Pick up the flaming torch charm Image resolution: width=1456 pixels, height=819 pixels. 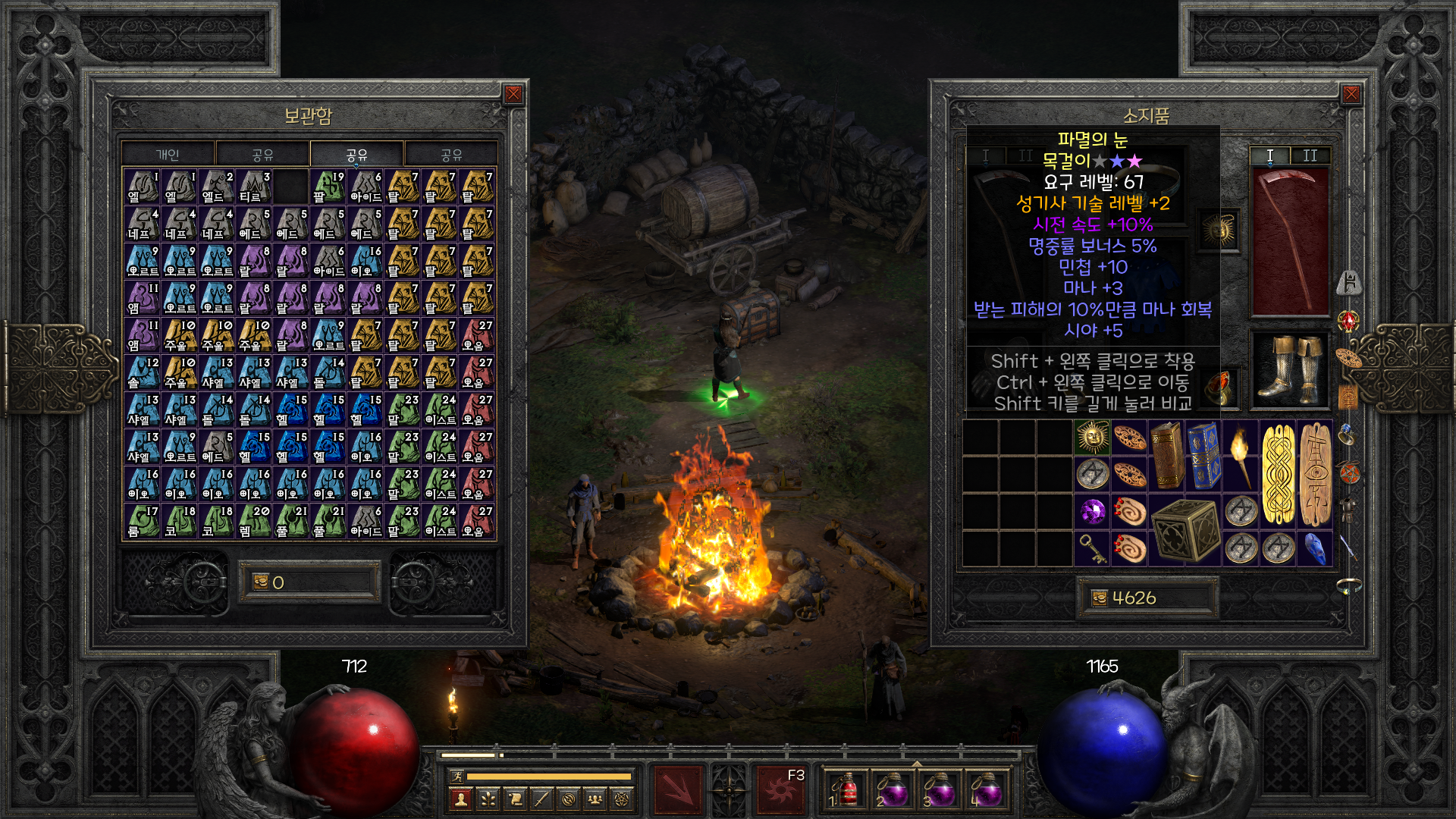[x=1241, y=456]
